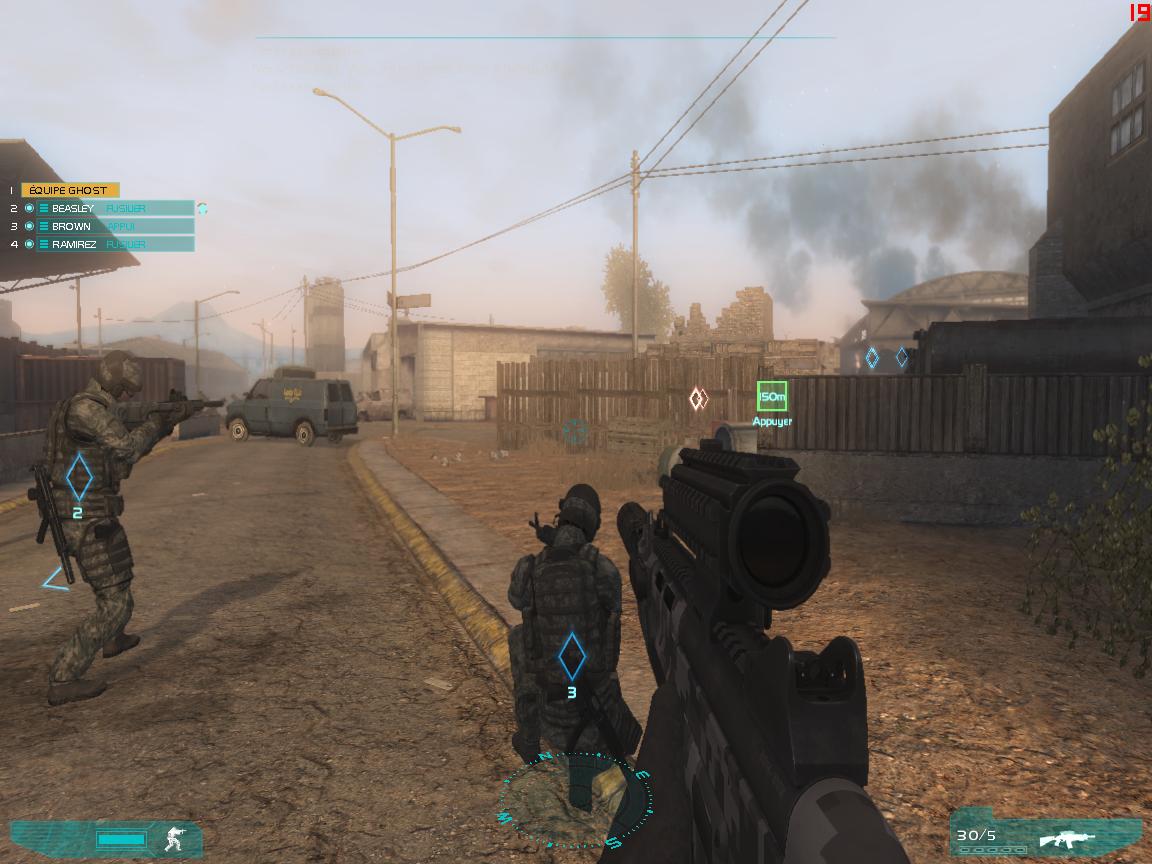Click the red enemy diamond marker
Viewport: 1152px width, 864px height.
(x=698, y=399)
